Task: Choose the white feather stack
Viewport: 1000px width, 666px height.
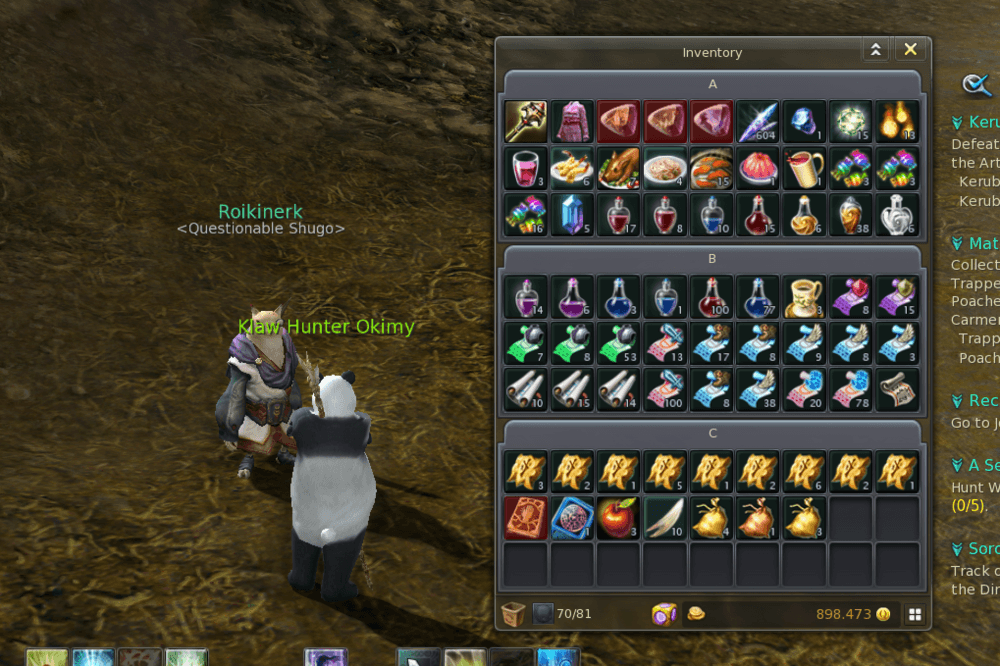Action: pos(665,518)
